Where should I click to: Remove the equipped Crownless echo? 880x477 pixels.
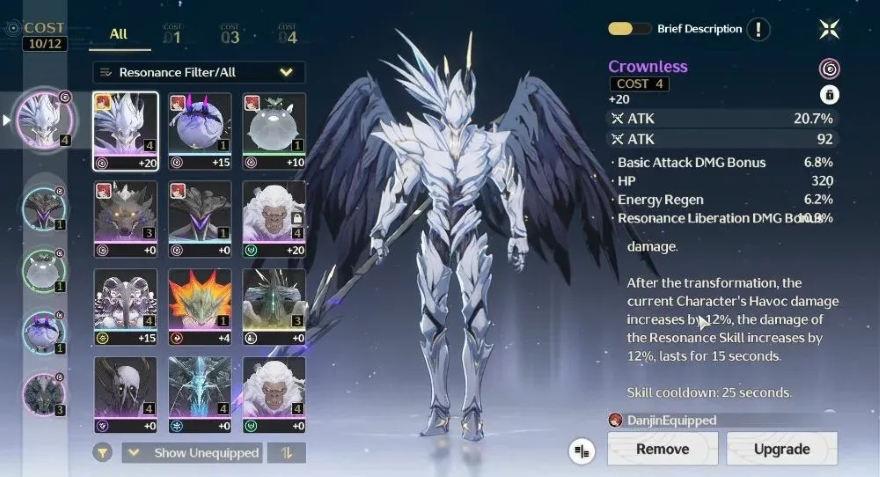(x=662, y=449)
